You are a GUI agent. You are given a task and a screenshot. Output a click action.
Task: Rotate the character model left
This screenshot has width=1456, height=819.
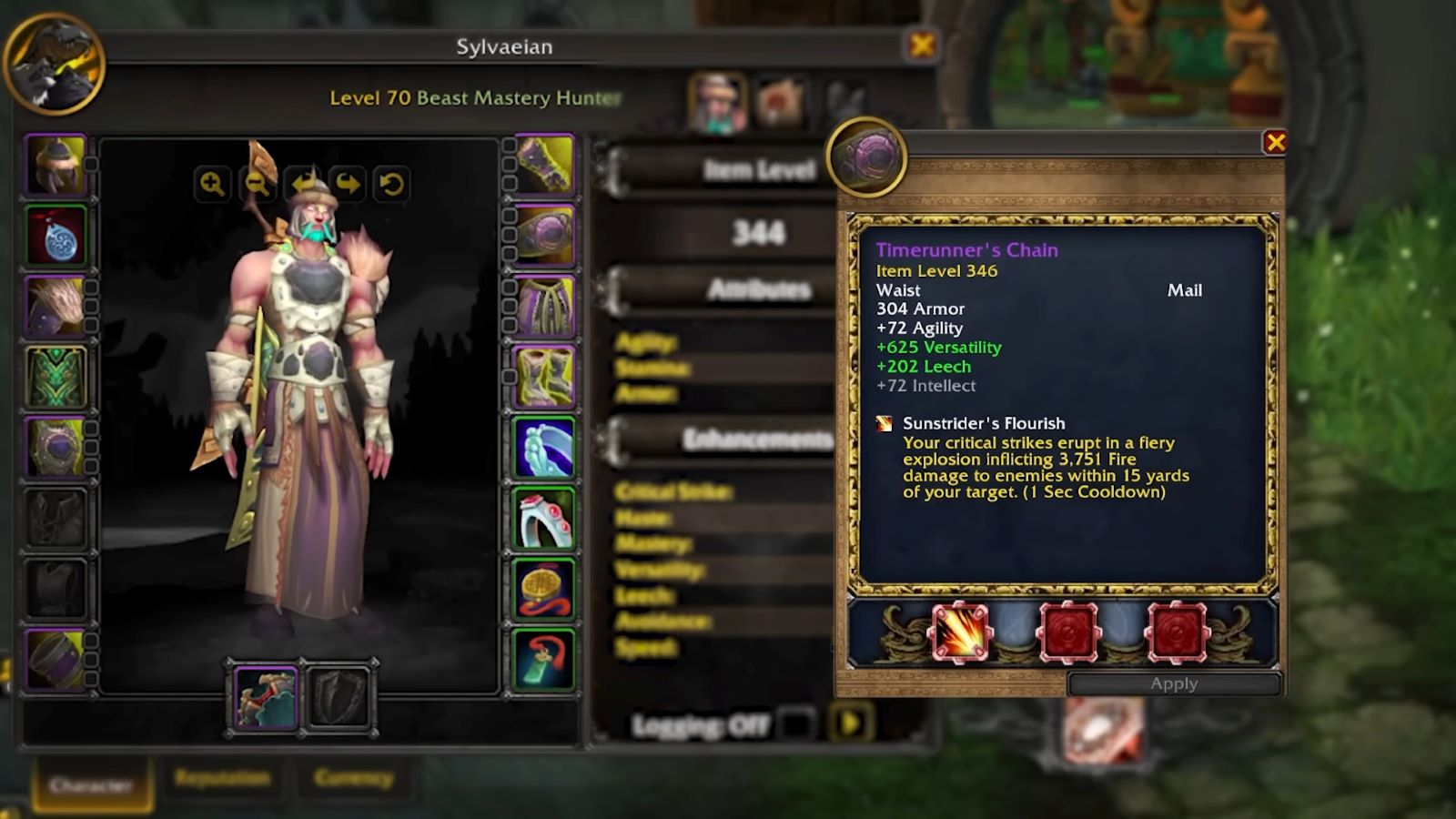(x=303, y=183)
